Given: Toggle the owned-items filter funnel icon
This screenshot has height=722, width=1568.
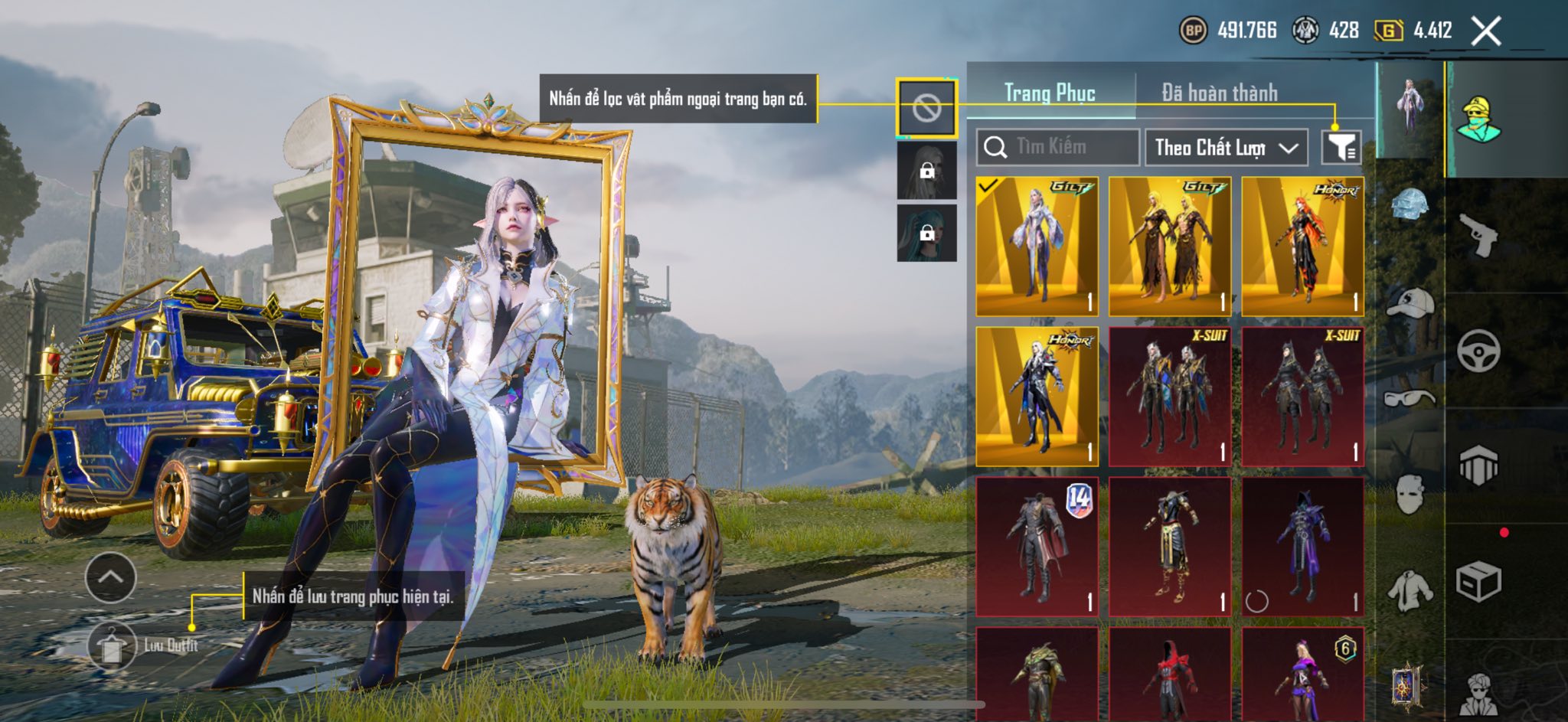Looking at the screenshot, I should tap(1341, 147).
